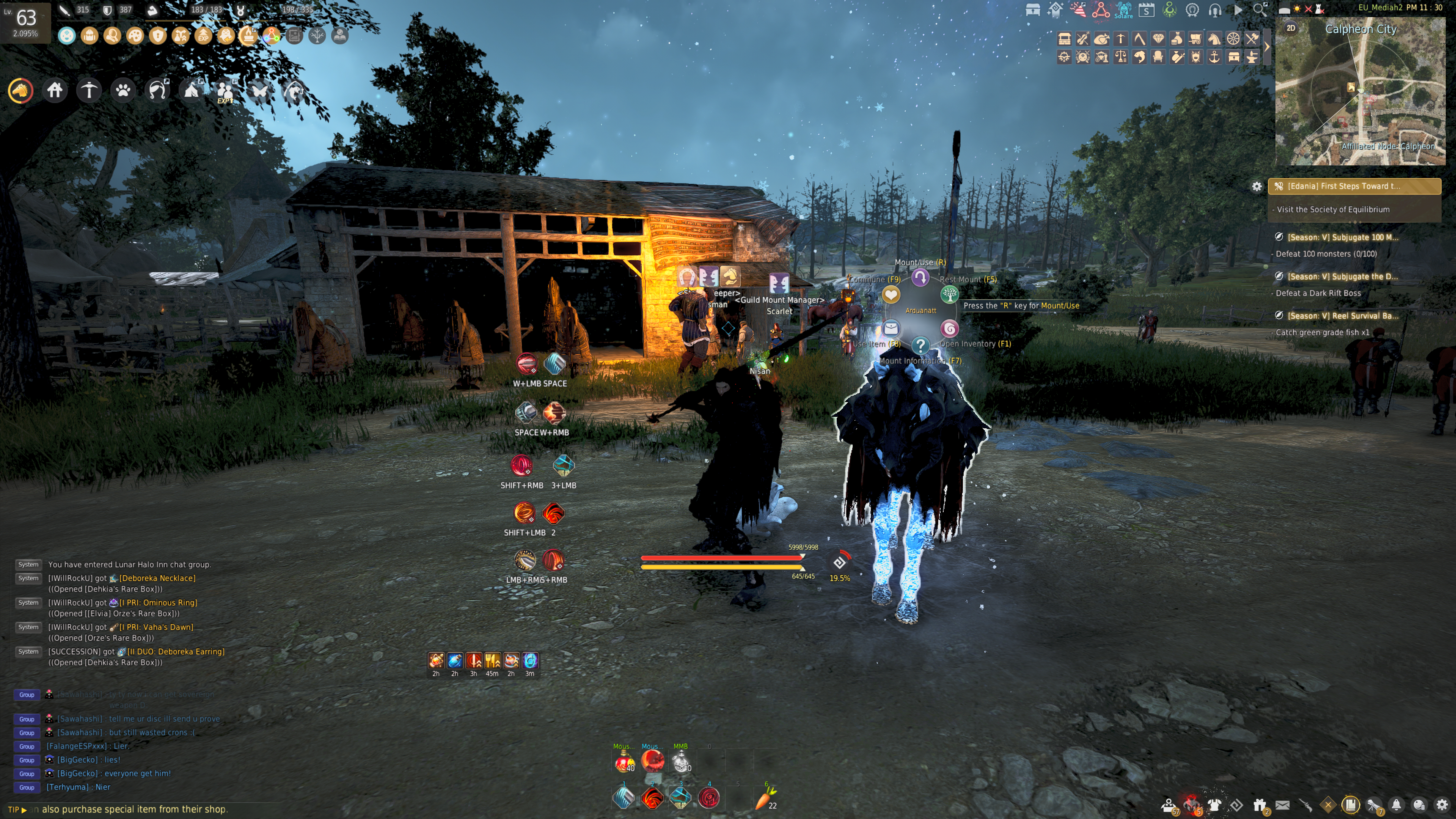Select the anchor wharf NPC icon
This screenshot has width=1456, height=819.
1215,57
